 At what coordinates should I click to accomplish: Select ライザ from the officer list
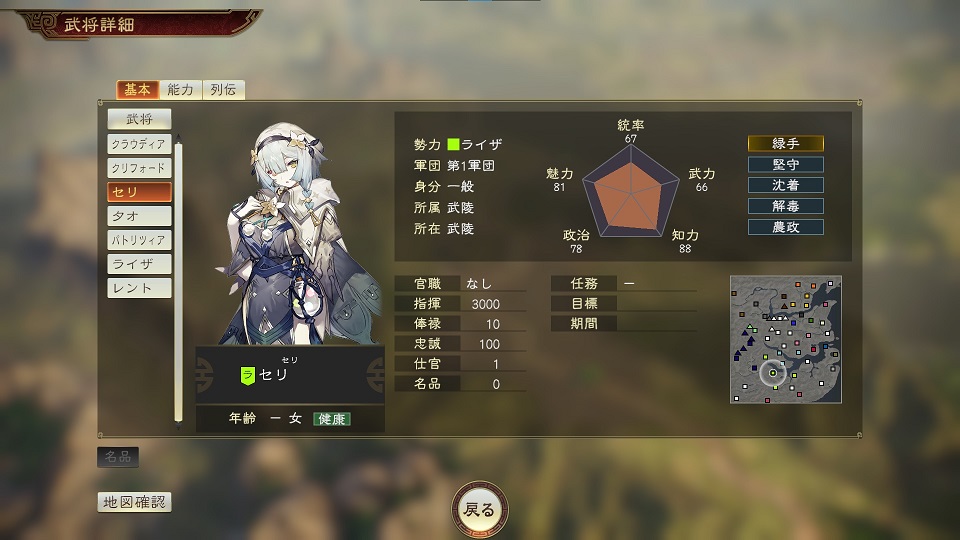tap(139, 264)
